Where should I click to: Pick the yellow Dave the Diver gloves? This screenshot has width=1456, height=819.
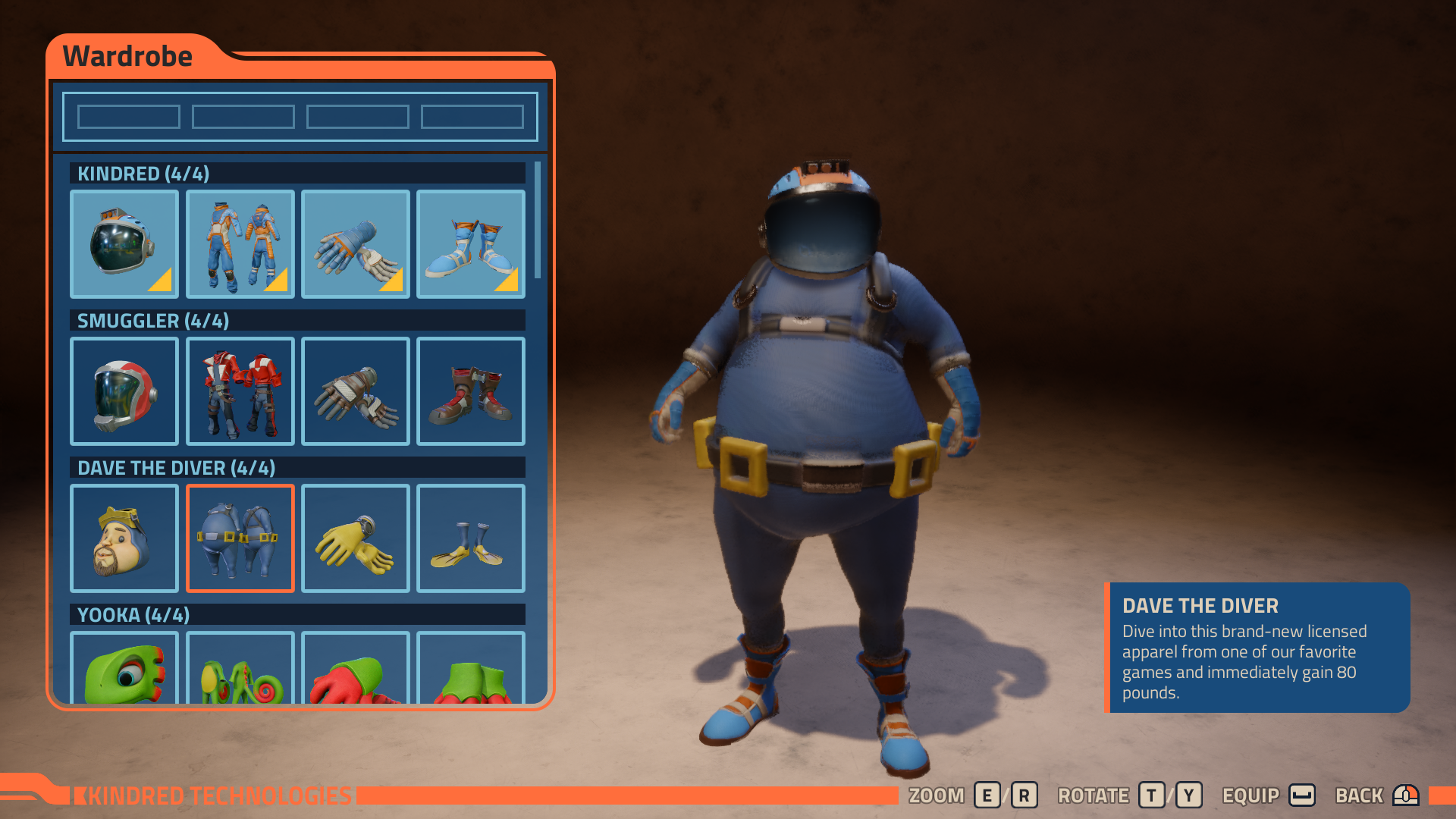(355, 538)
